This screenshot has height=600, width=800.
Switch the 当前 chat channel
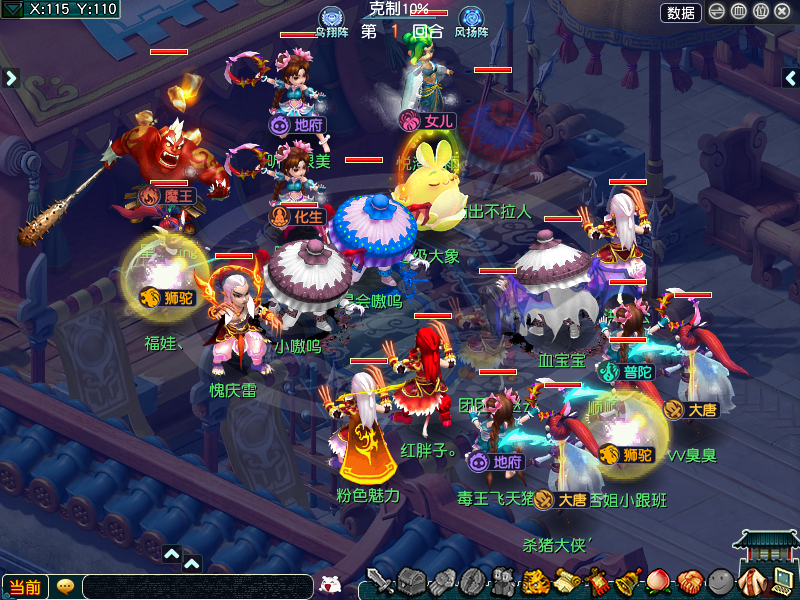point(25,587)
